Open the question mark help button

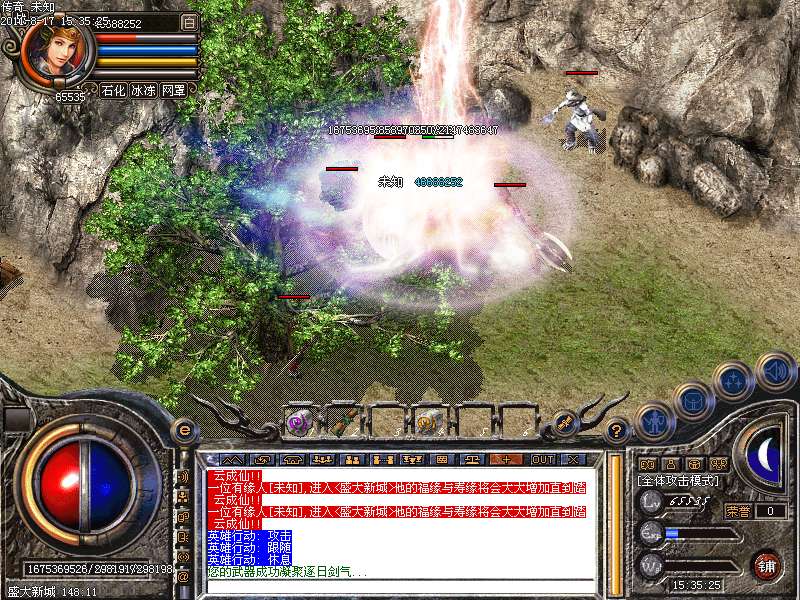[617, 431]
